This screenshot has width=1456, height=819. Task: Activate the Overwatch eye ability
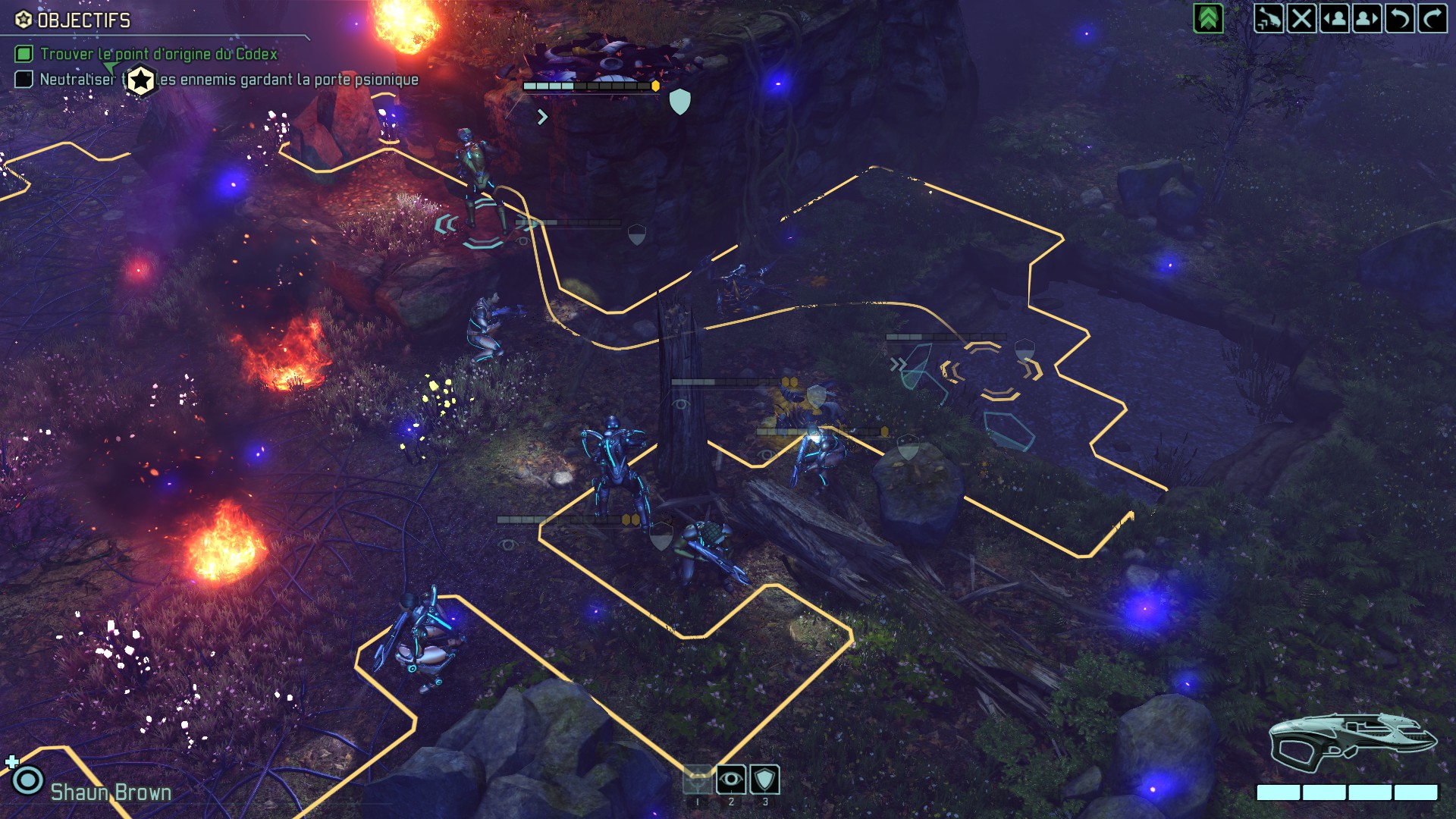731,780
